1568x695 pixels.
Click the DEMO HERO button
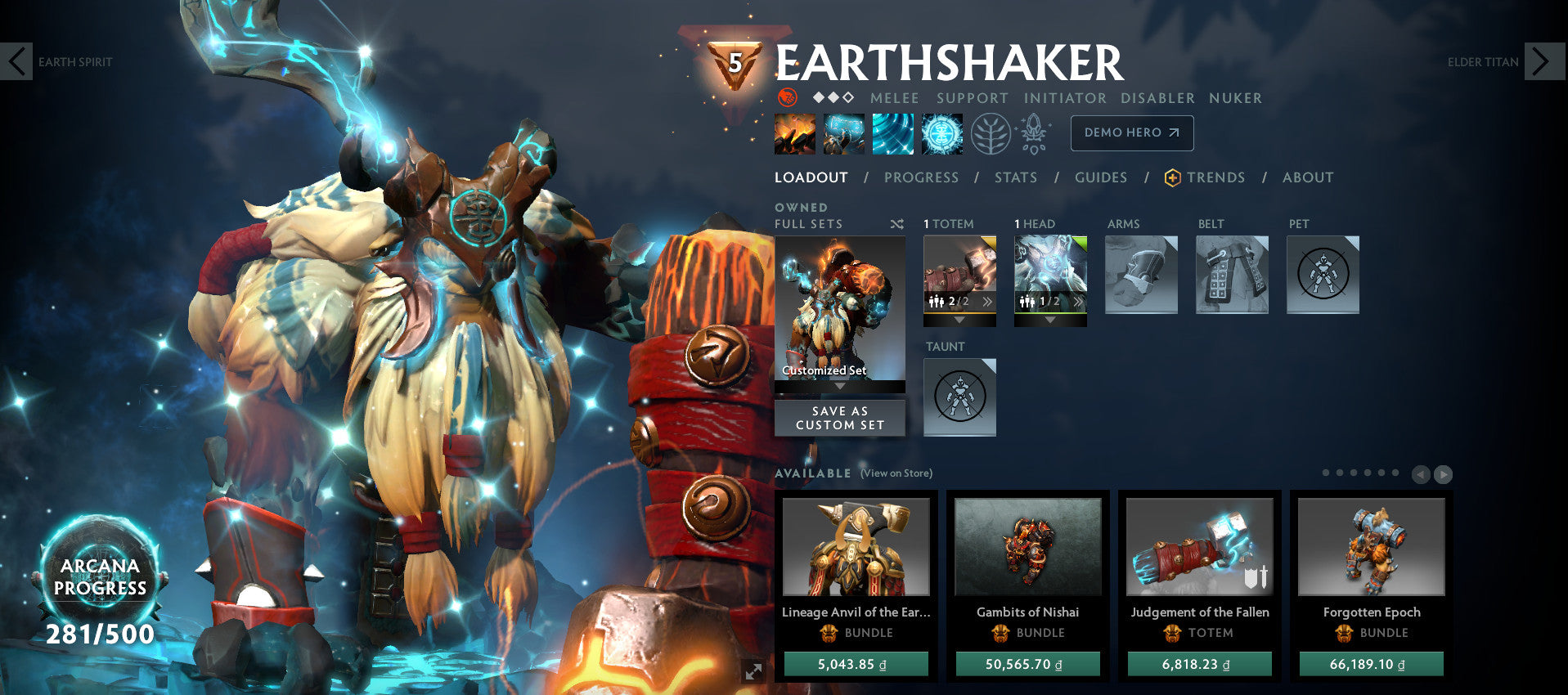click(x=1131, y=132)
